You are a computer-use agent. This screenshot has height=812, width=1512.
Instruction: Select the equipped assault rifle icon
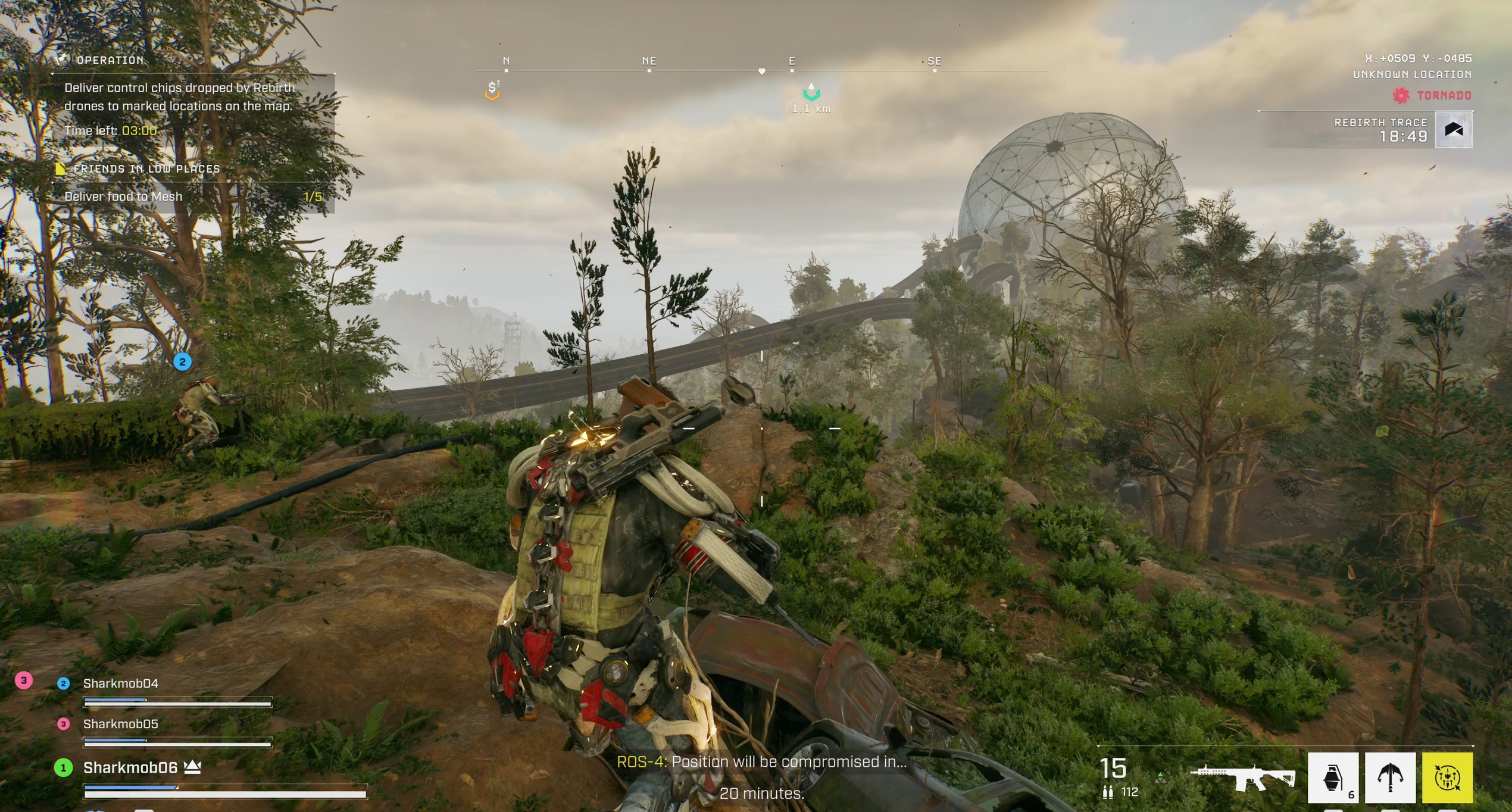click(1243, 777)
